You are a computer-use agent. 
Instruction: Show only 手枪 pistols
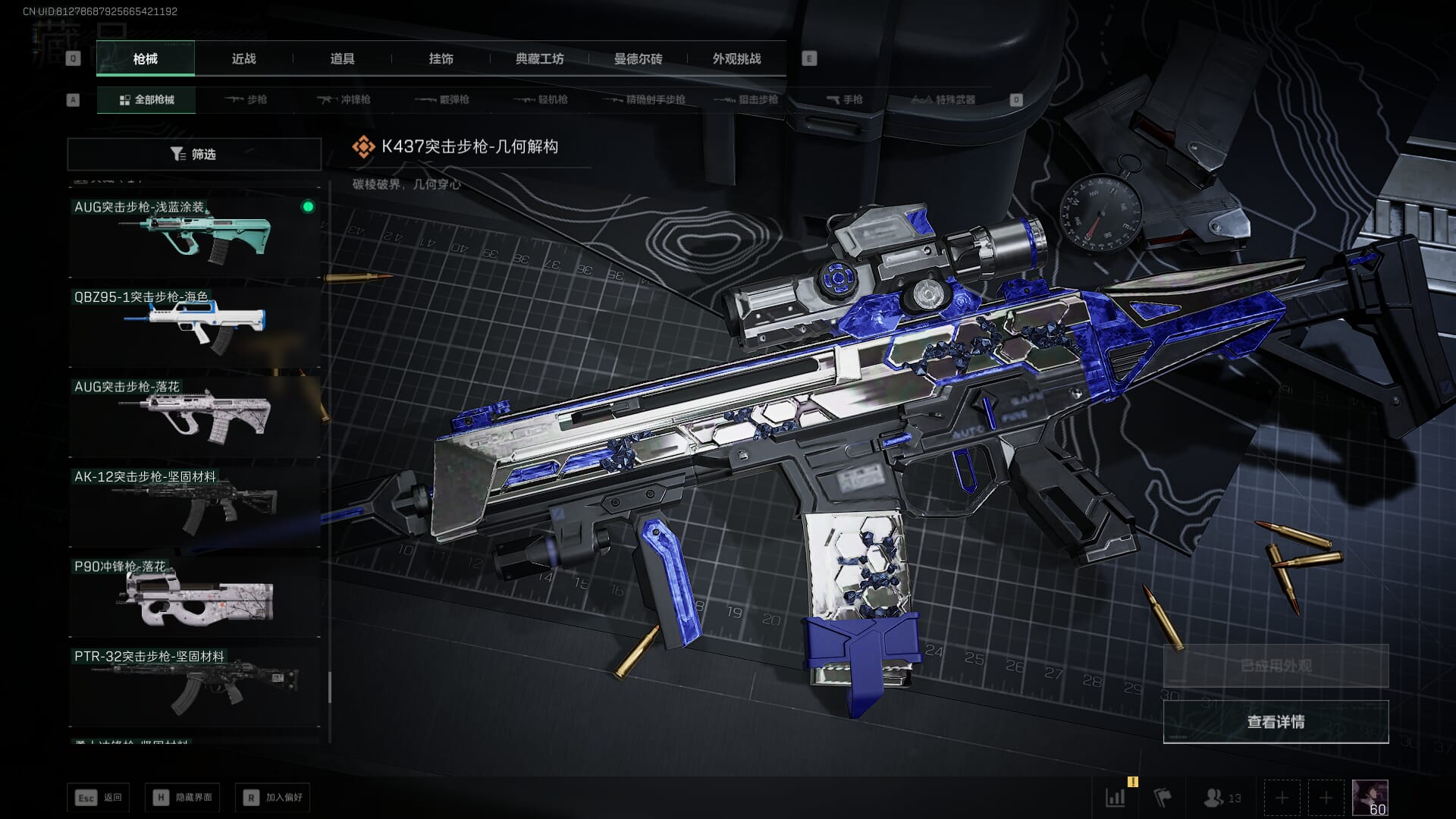point(844,99)
